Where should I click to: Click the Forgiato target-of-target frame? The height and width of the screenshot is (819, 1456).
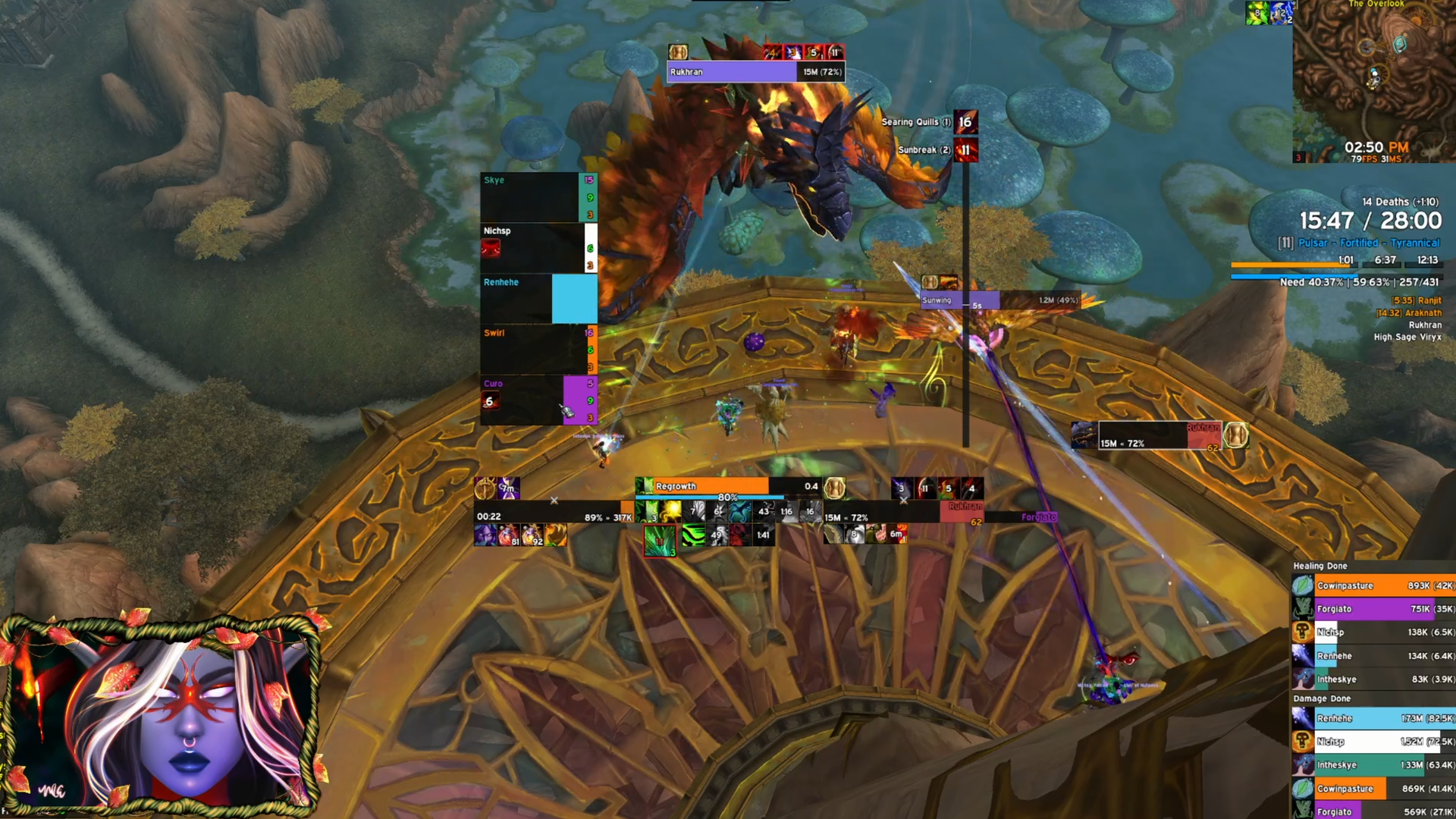(x=1037, y=517)
